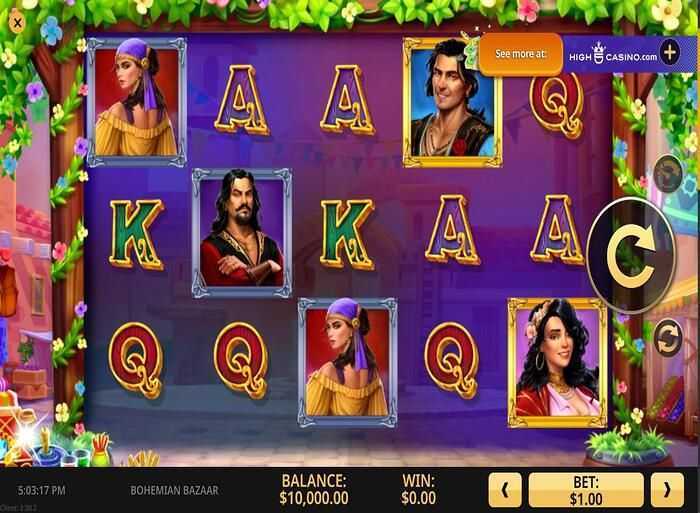Image resolution: width=700 pixels, height=513 pixels.
Task: Spin the reels with the large arrow button
Action: point(634,255)
